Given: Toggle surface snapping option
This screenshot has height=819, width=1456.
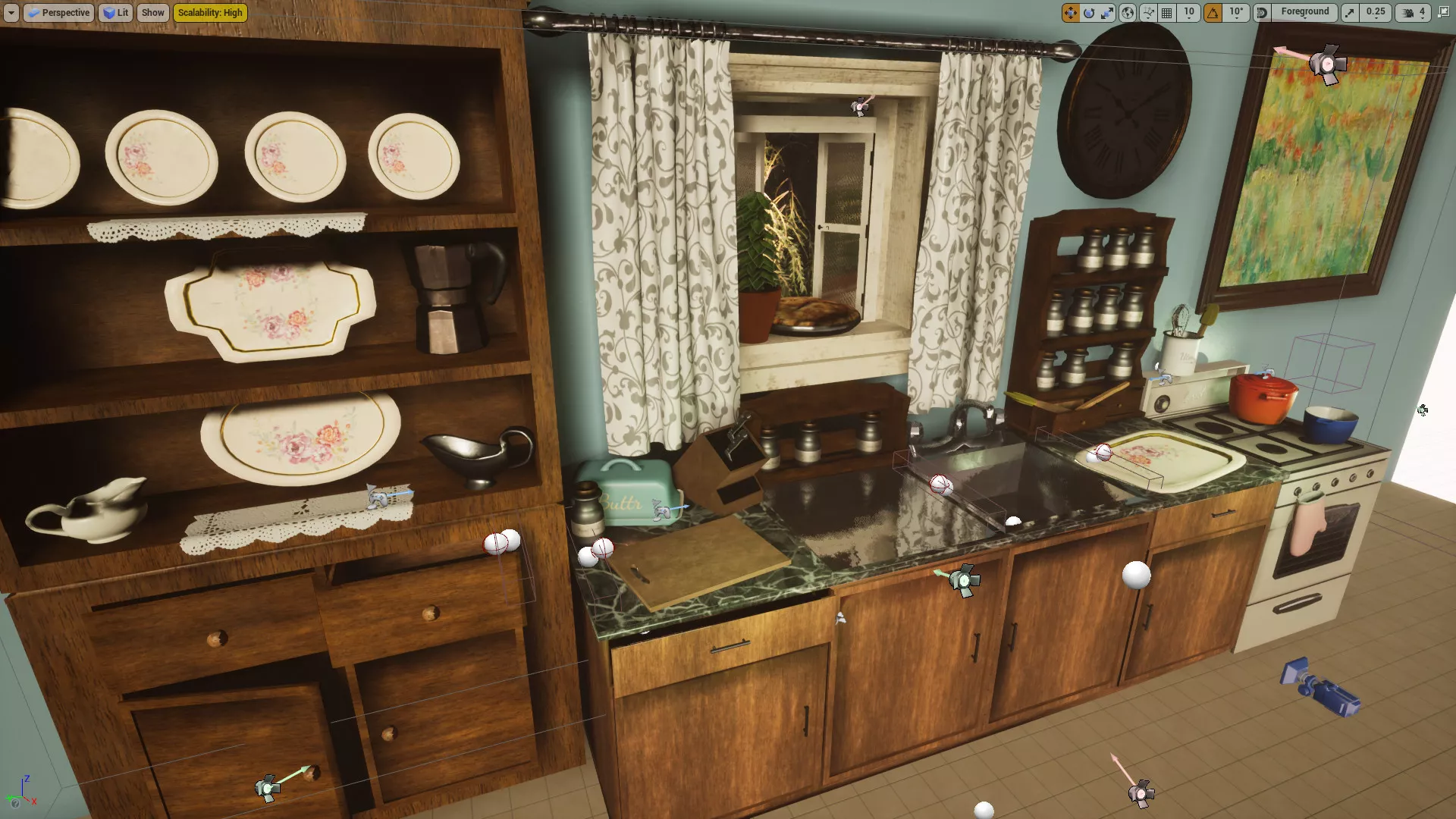Looking at the screenshot, I should tap(1147, 13).
